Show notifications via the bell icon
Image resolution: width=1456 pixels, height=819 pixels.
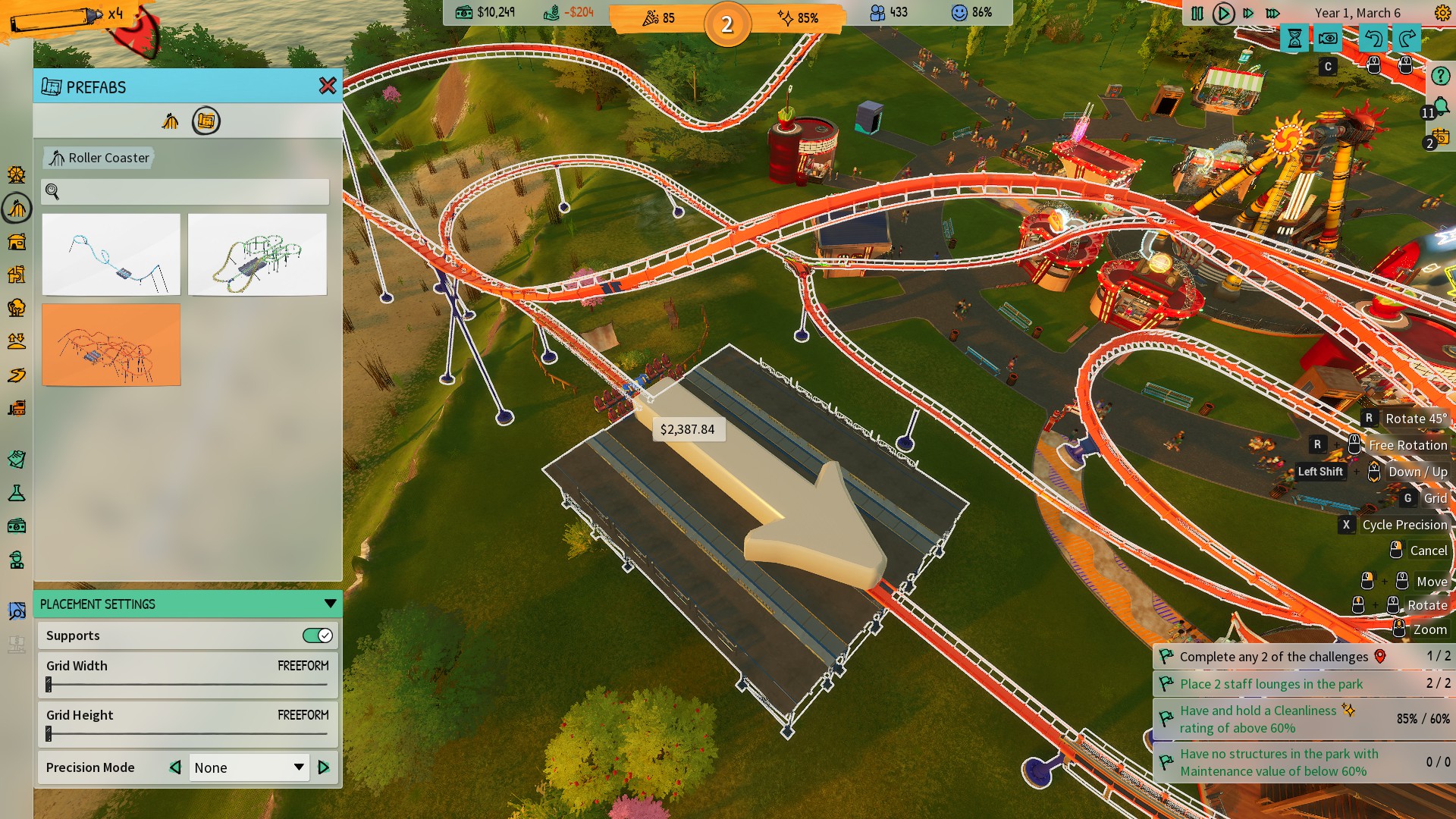point(1440,108)
